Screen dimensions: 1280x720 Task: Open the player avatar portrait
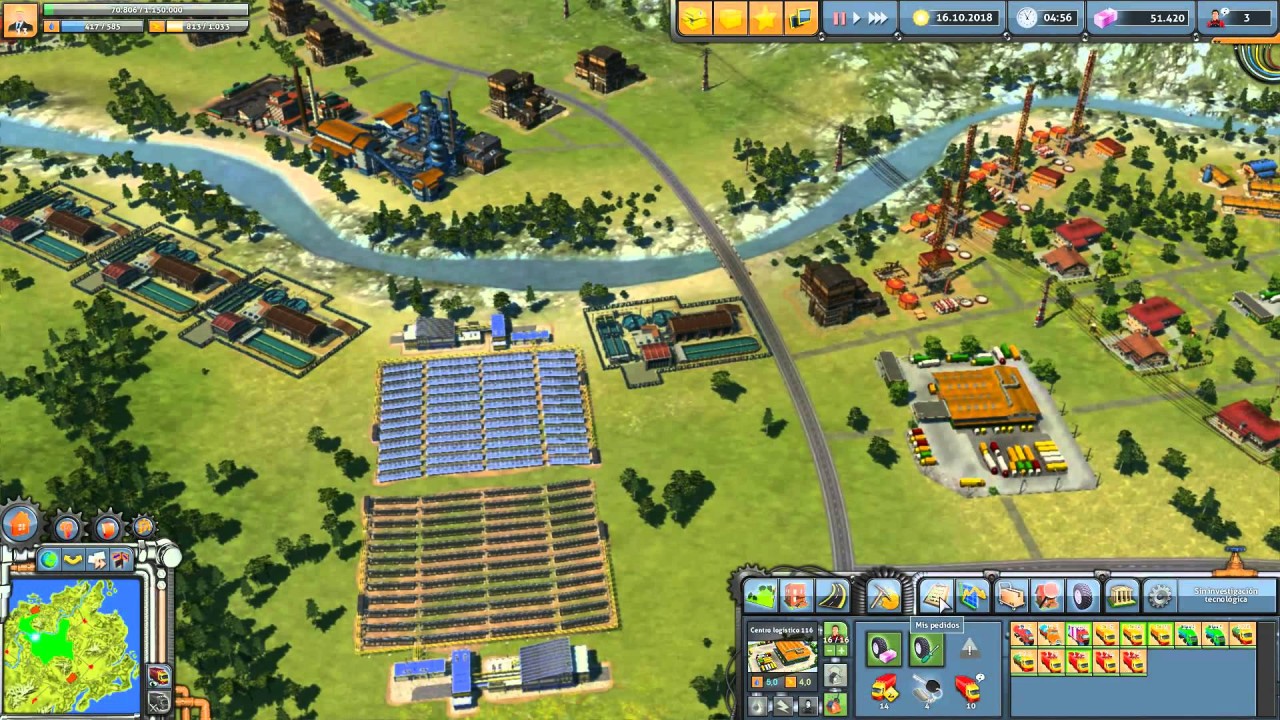point(19,18)
